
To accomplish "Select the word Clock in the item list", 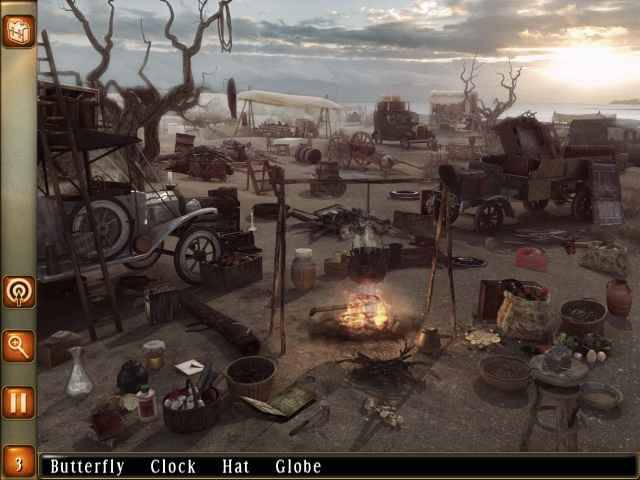I will pyautogui.click(x=173, y=466).
